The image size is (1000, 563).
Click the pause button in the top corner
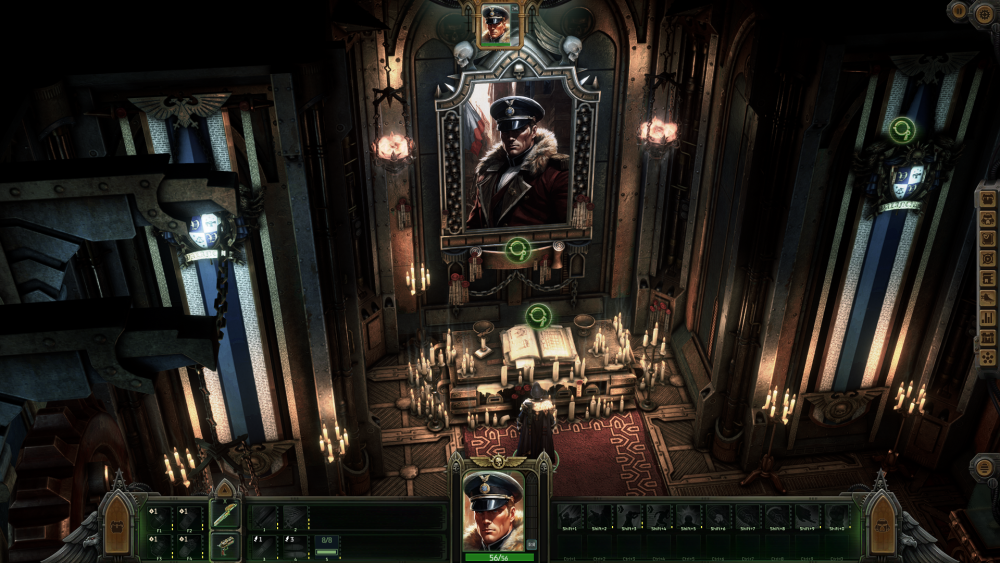click(x=958, y=11)
